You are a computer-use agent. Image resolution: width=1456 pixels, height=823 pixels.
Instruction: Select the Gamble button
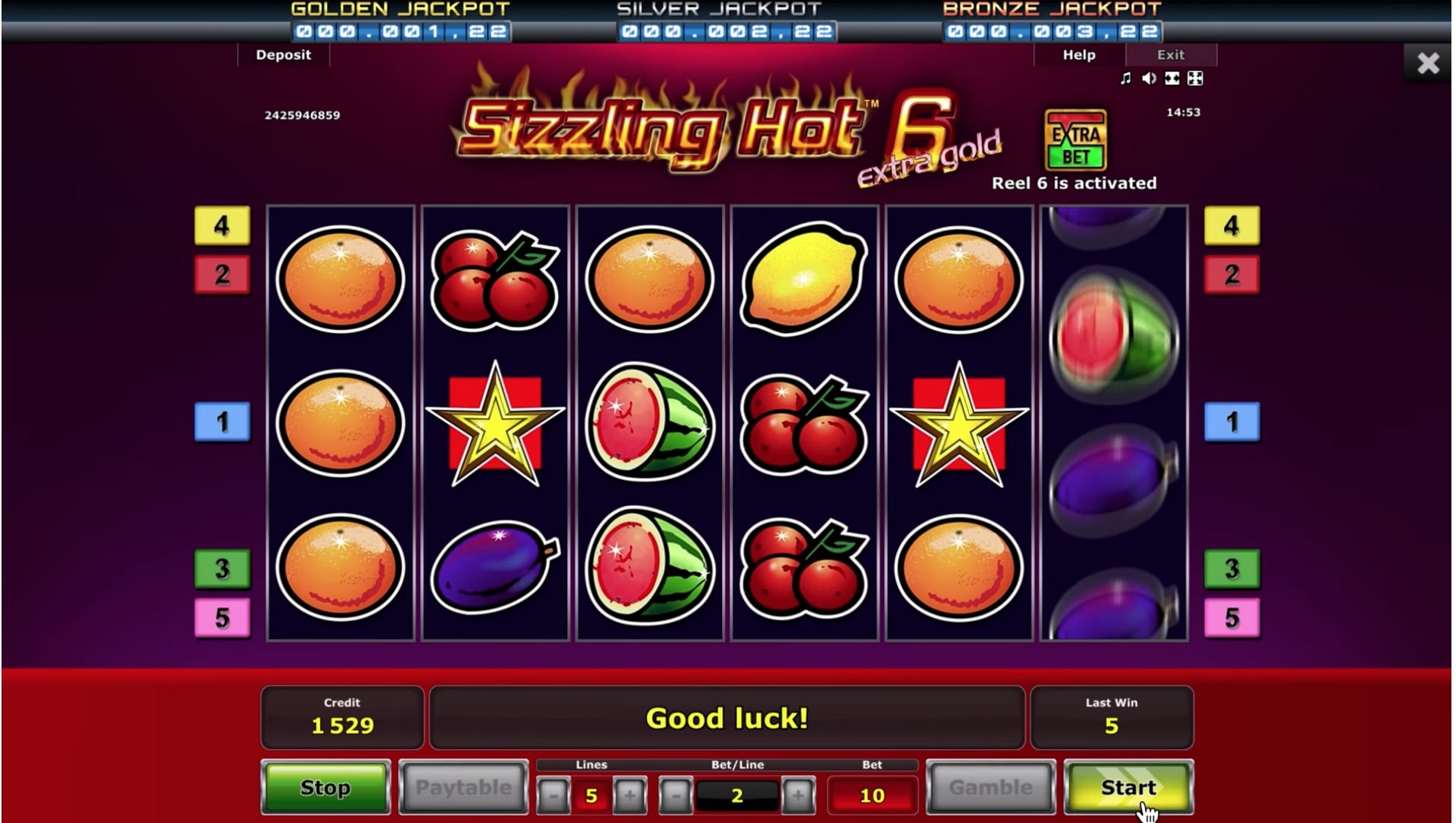click(991, 787)
